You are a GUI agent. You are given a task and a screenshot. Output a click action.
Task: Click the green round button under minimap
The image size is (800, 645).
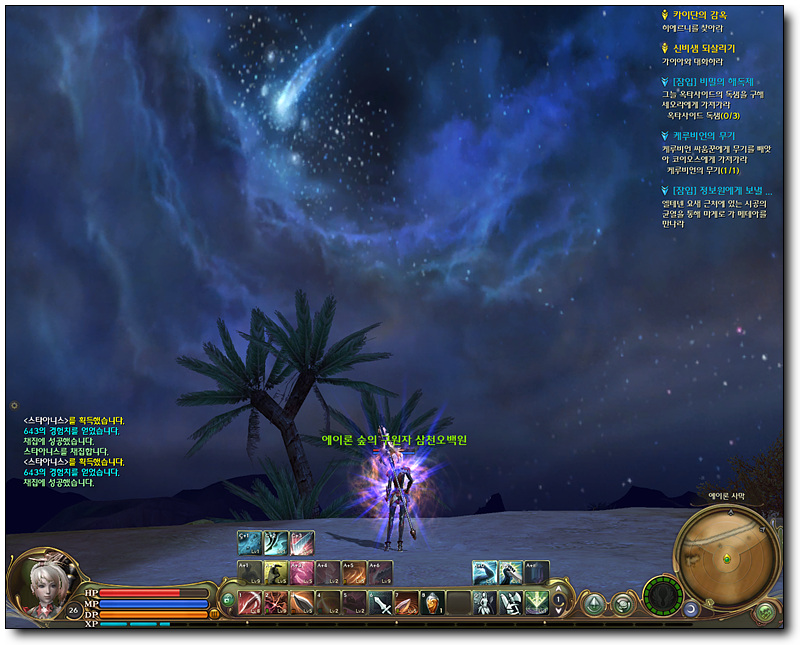click(x=766, y=610)
